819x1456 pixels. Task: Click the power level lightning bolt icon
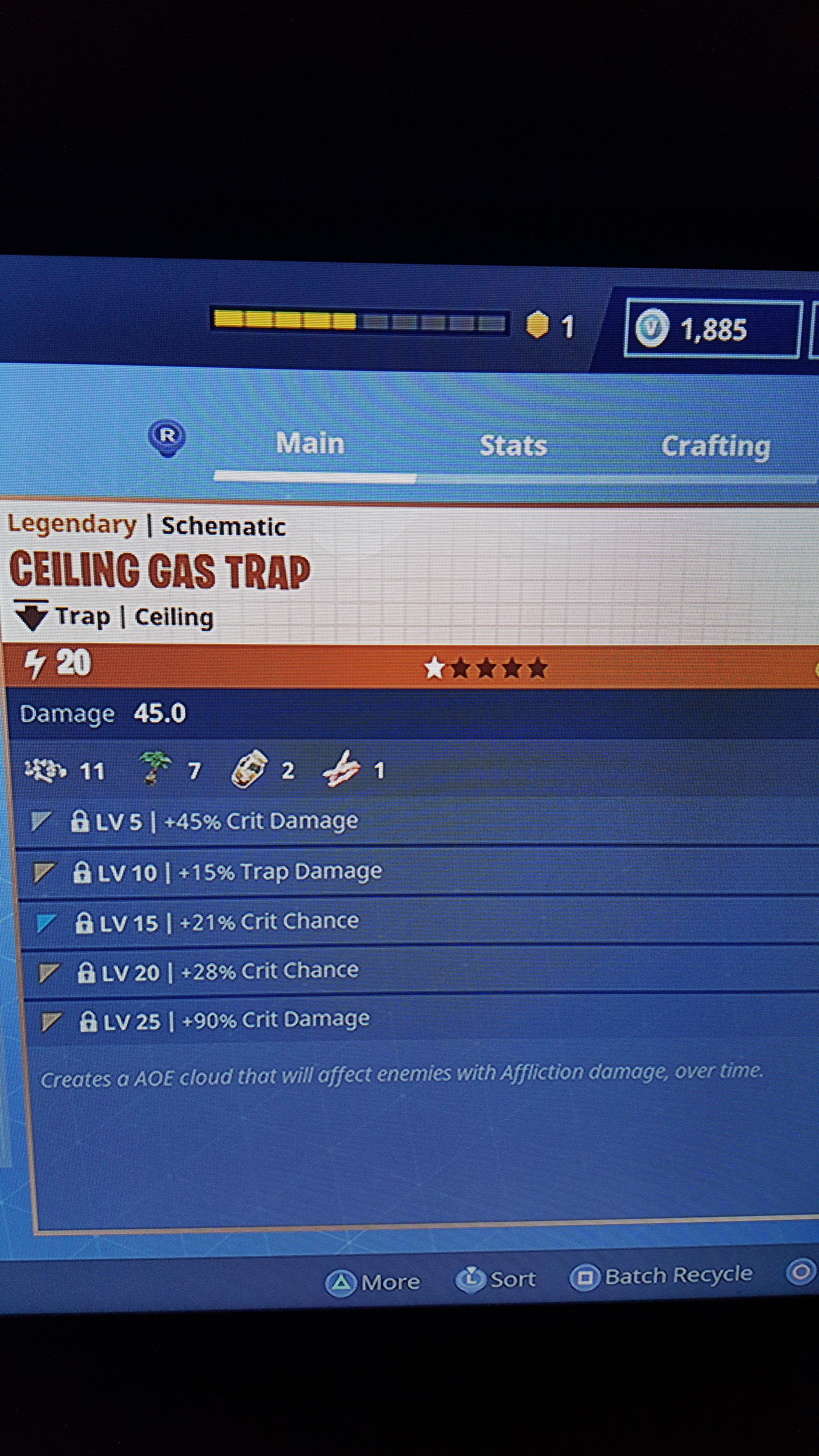[35, 665]
